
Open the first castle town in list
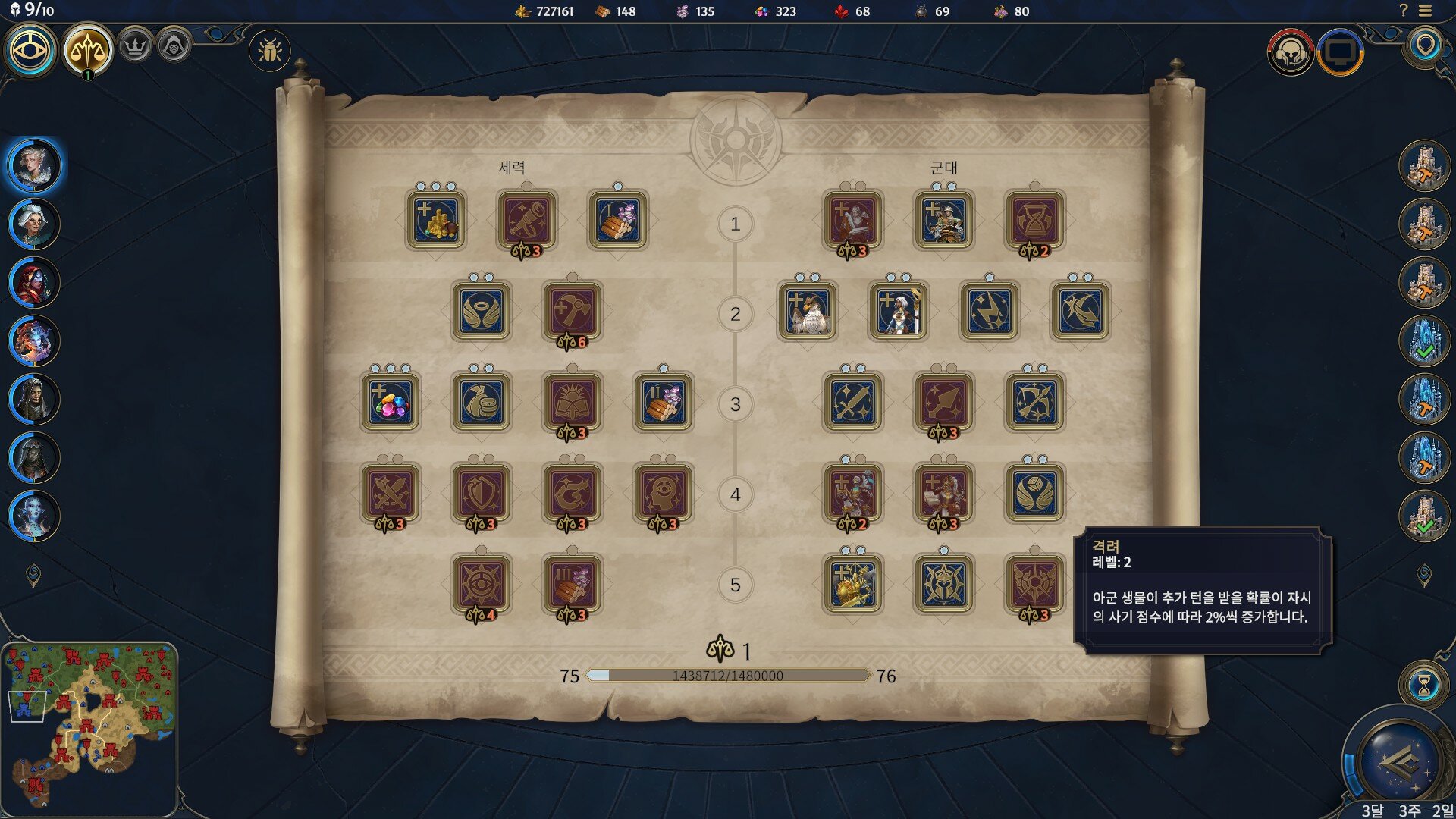point(1424,165)
